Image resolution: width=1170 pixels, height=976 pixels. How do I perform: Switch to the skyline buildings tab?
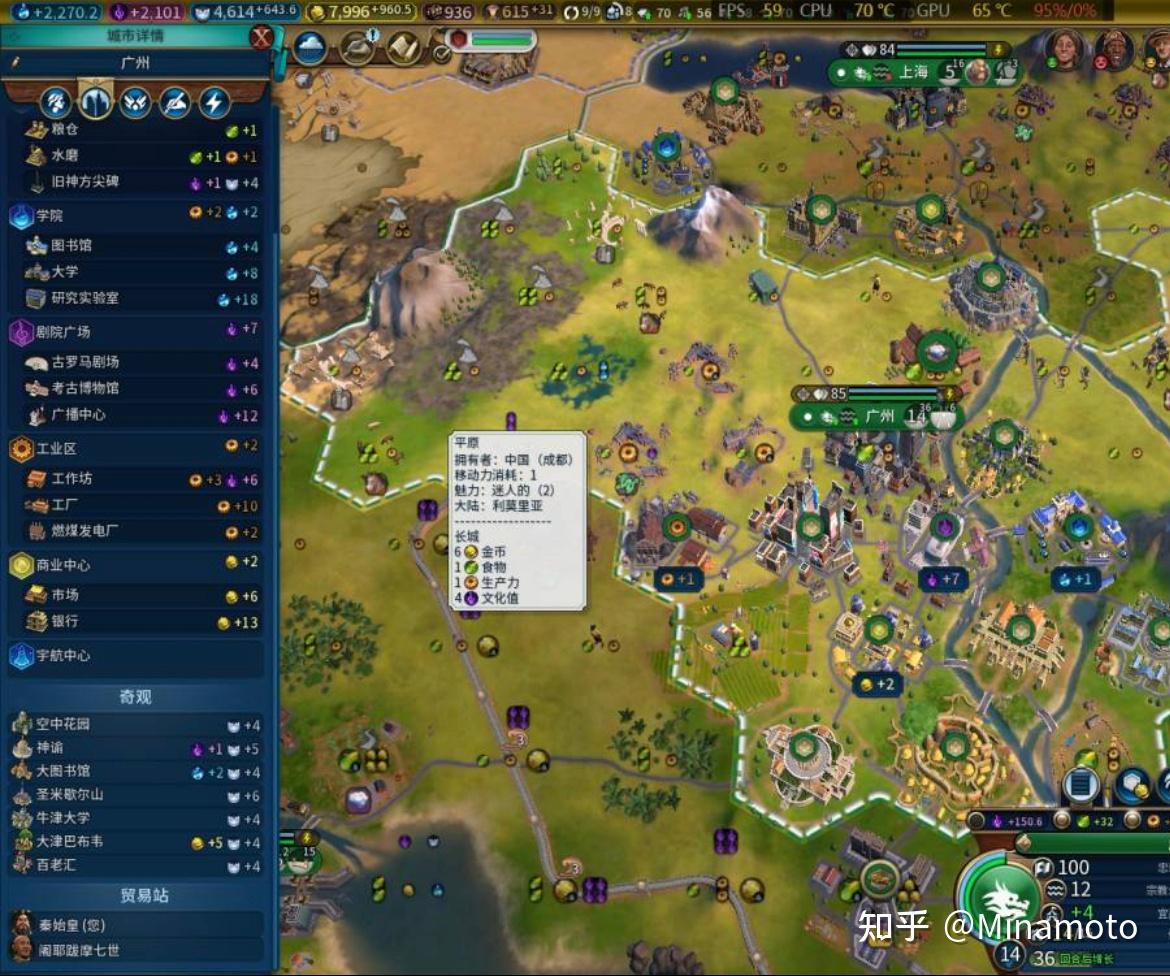tap(96, 102)
